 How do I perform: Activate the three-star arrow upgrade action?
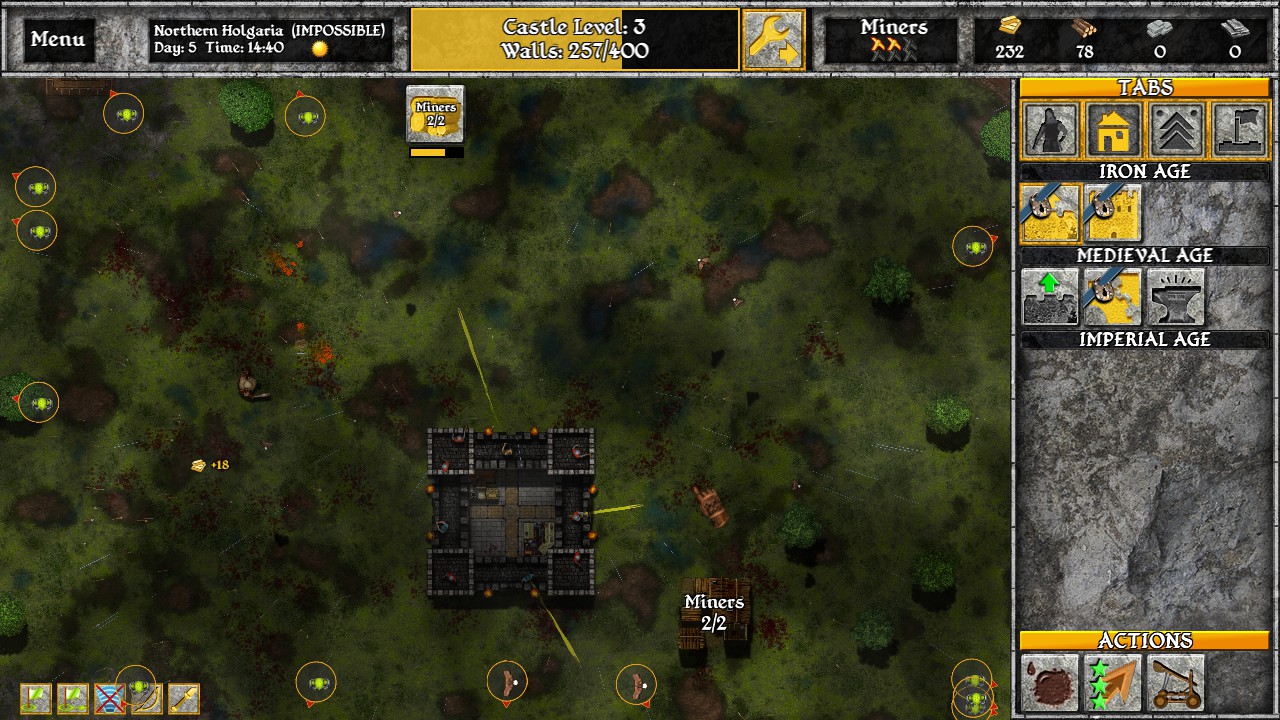[1113, 684]
